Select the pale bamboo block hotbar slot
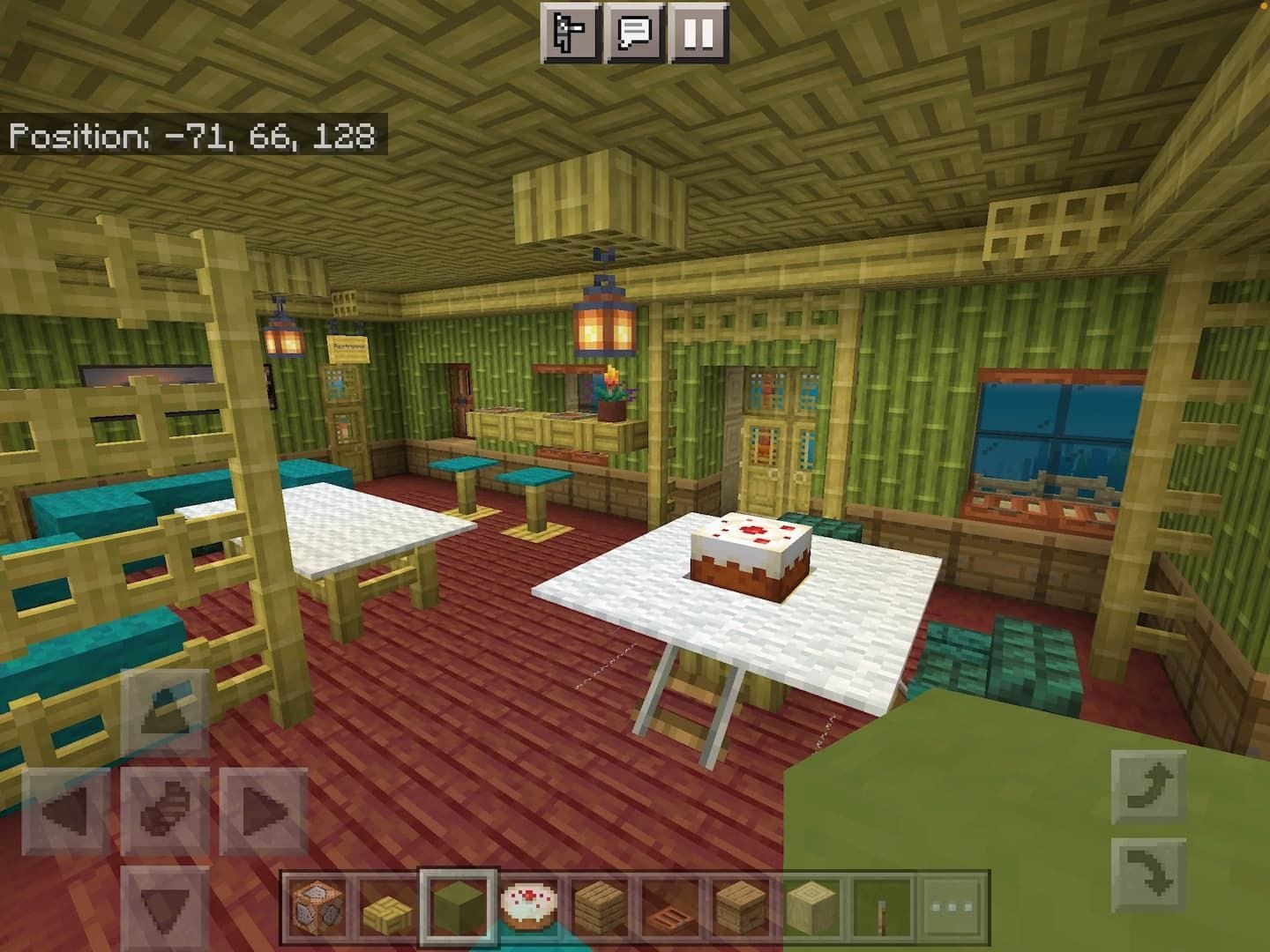The image size is (1270, 952). [x=810, y=905]
